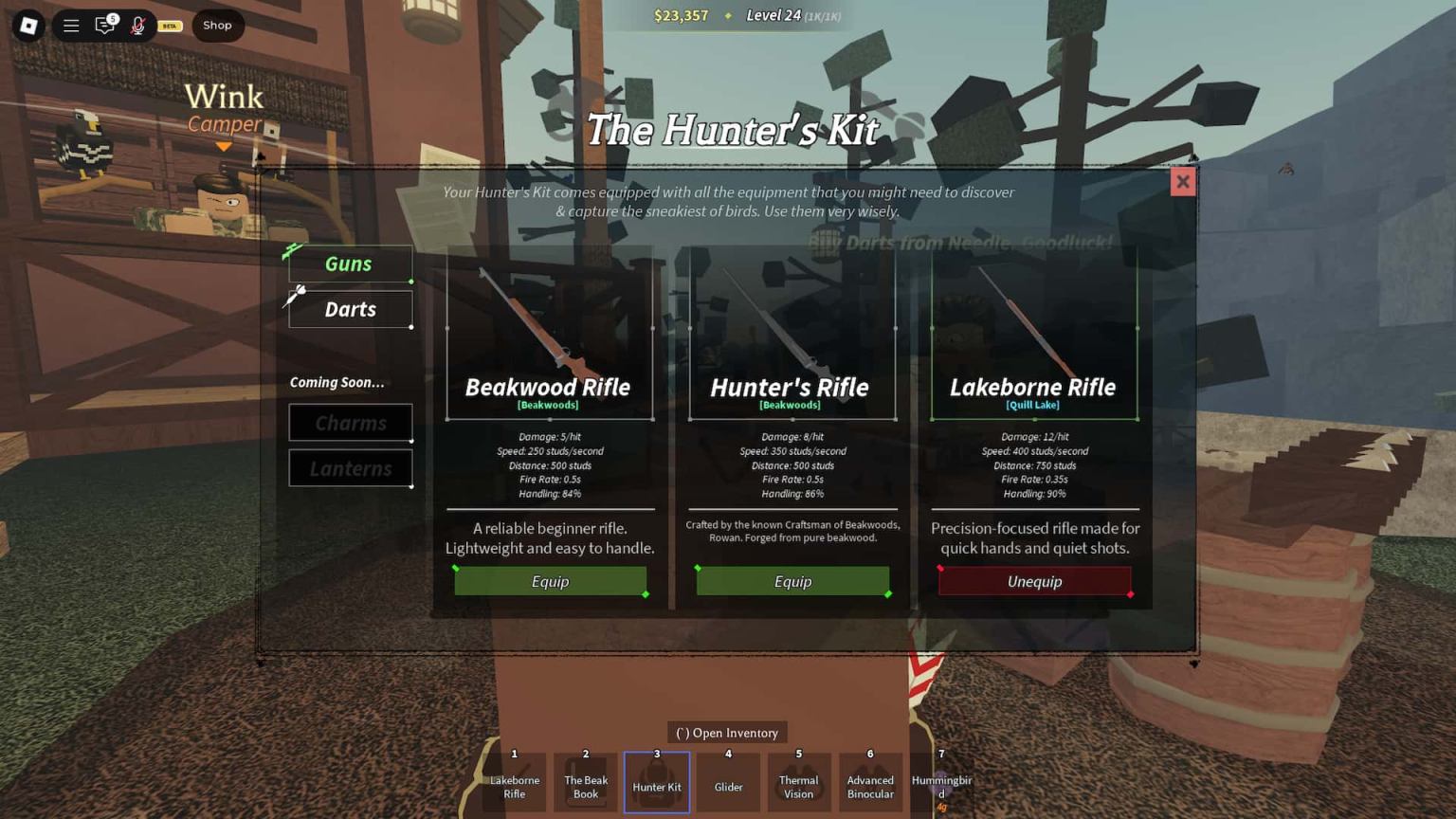Equip the Beakwood Rifle
This screenshot has height=819, width=1456.
[x=550, y=581]
